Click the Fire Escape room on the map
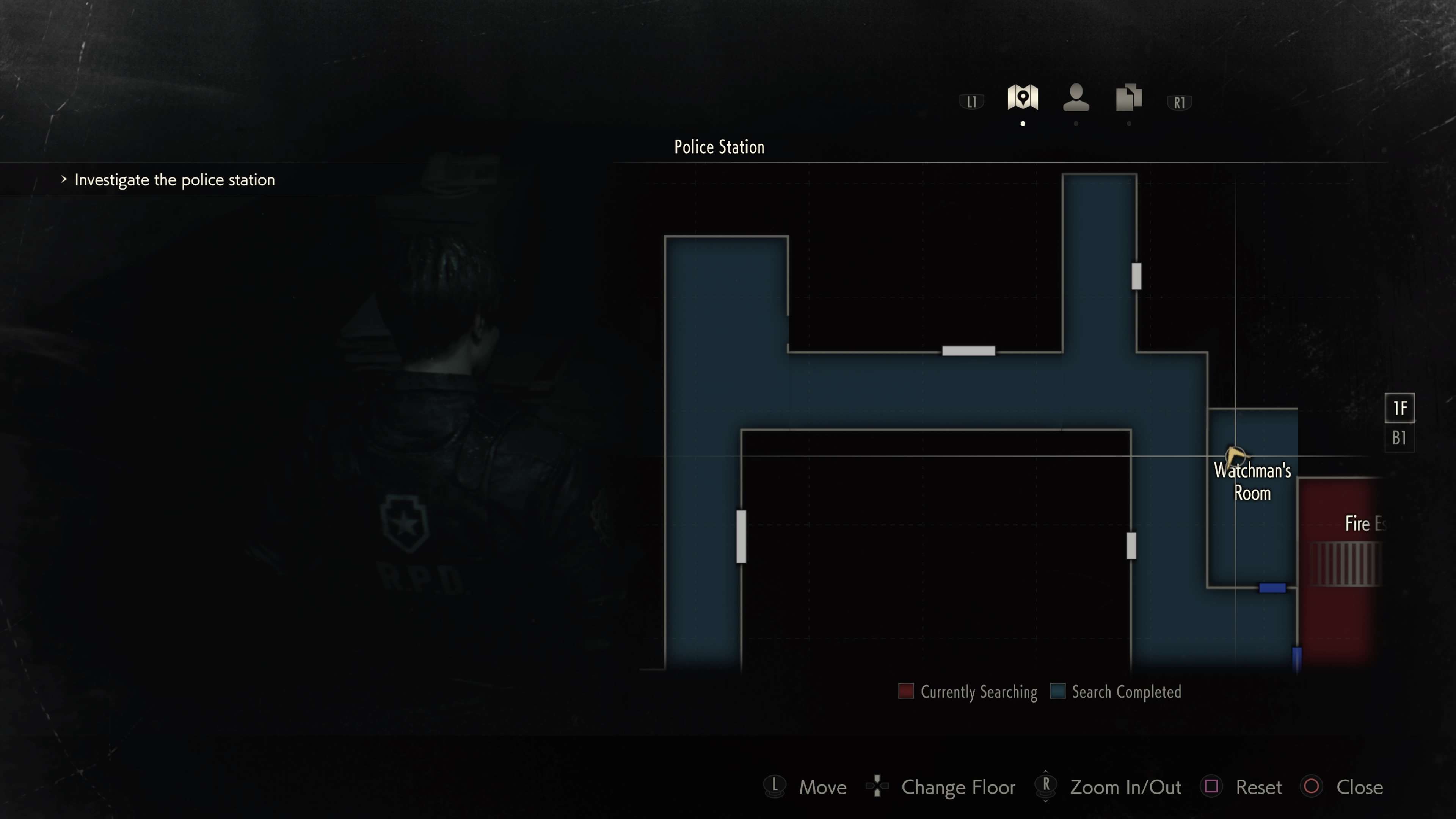 click(1340, 565)
